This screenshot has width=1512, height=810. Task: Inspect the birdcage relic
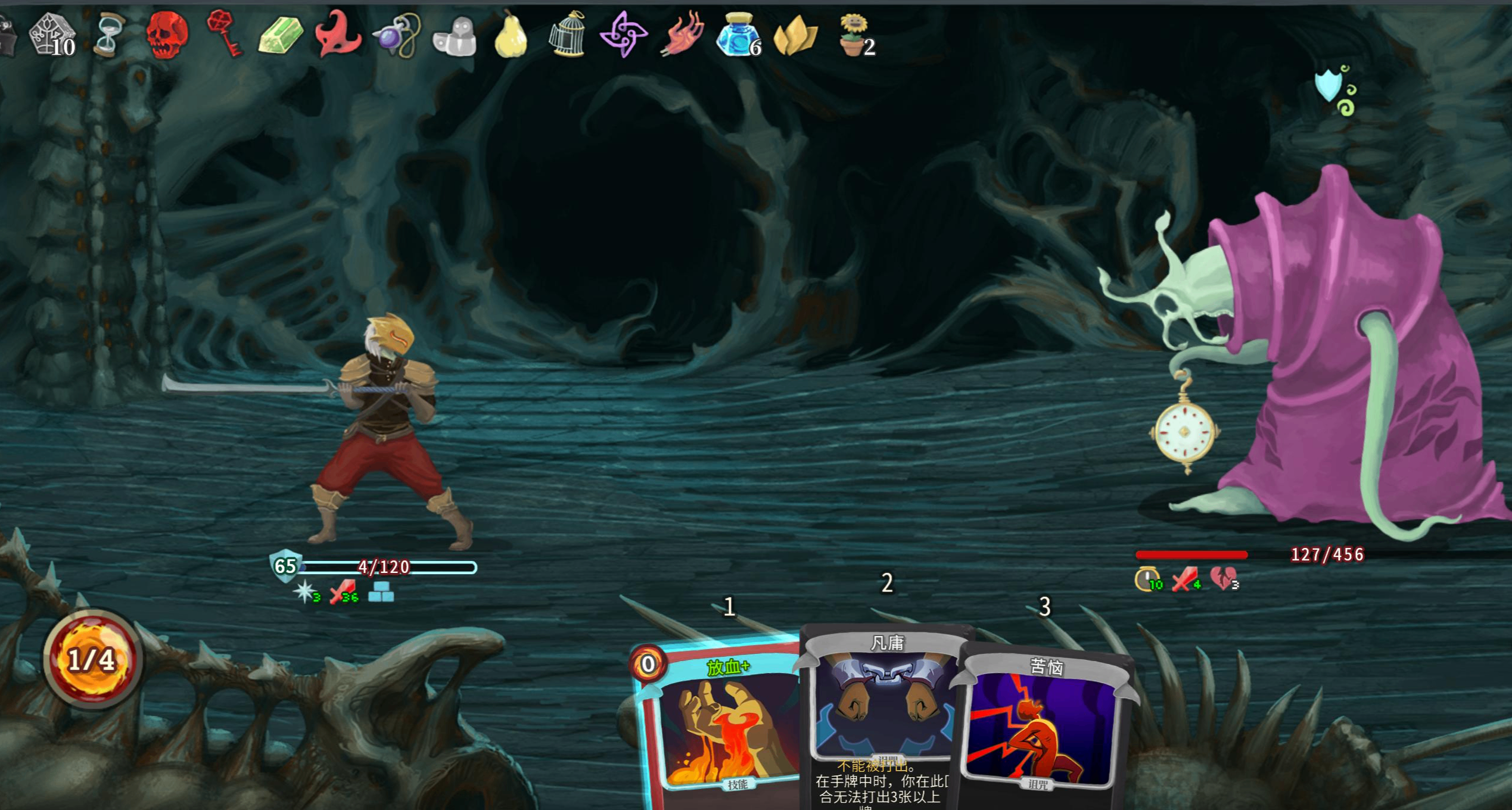pos(567,35)
